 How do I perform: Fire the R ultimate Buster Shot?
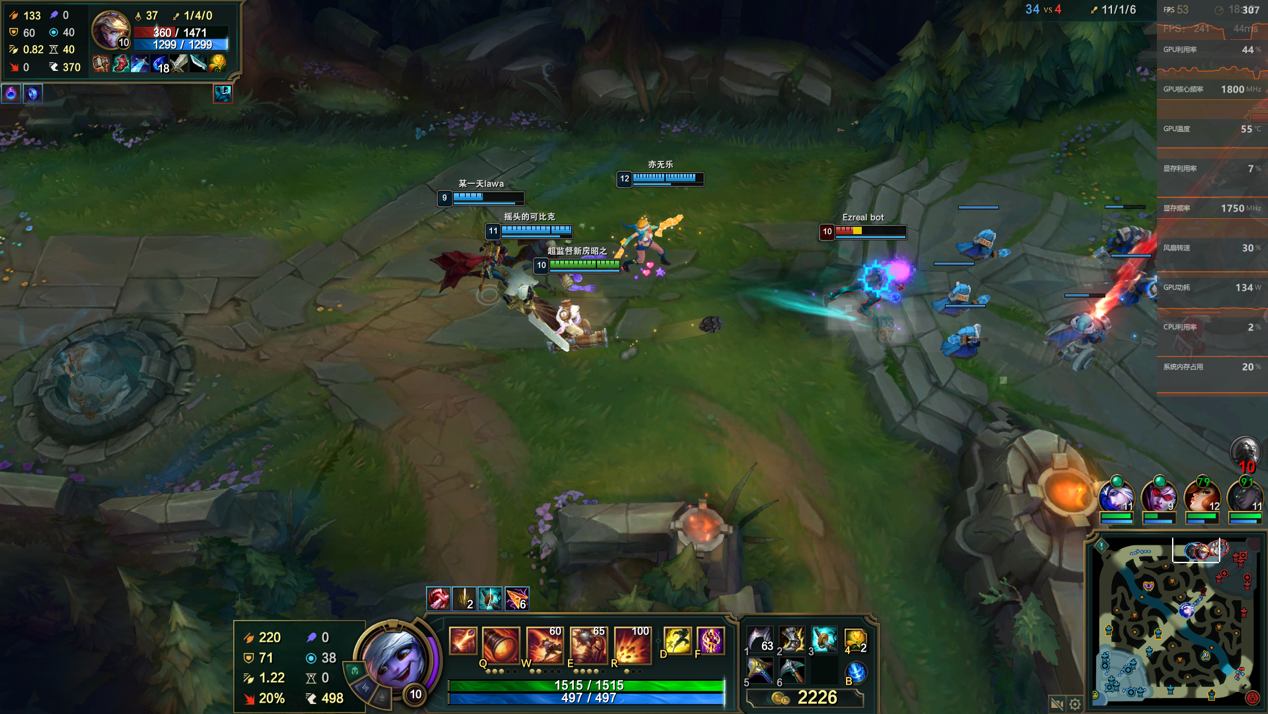point(632,644)
